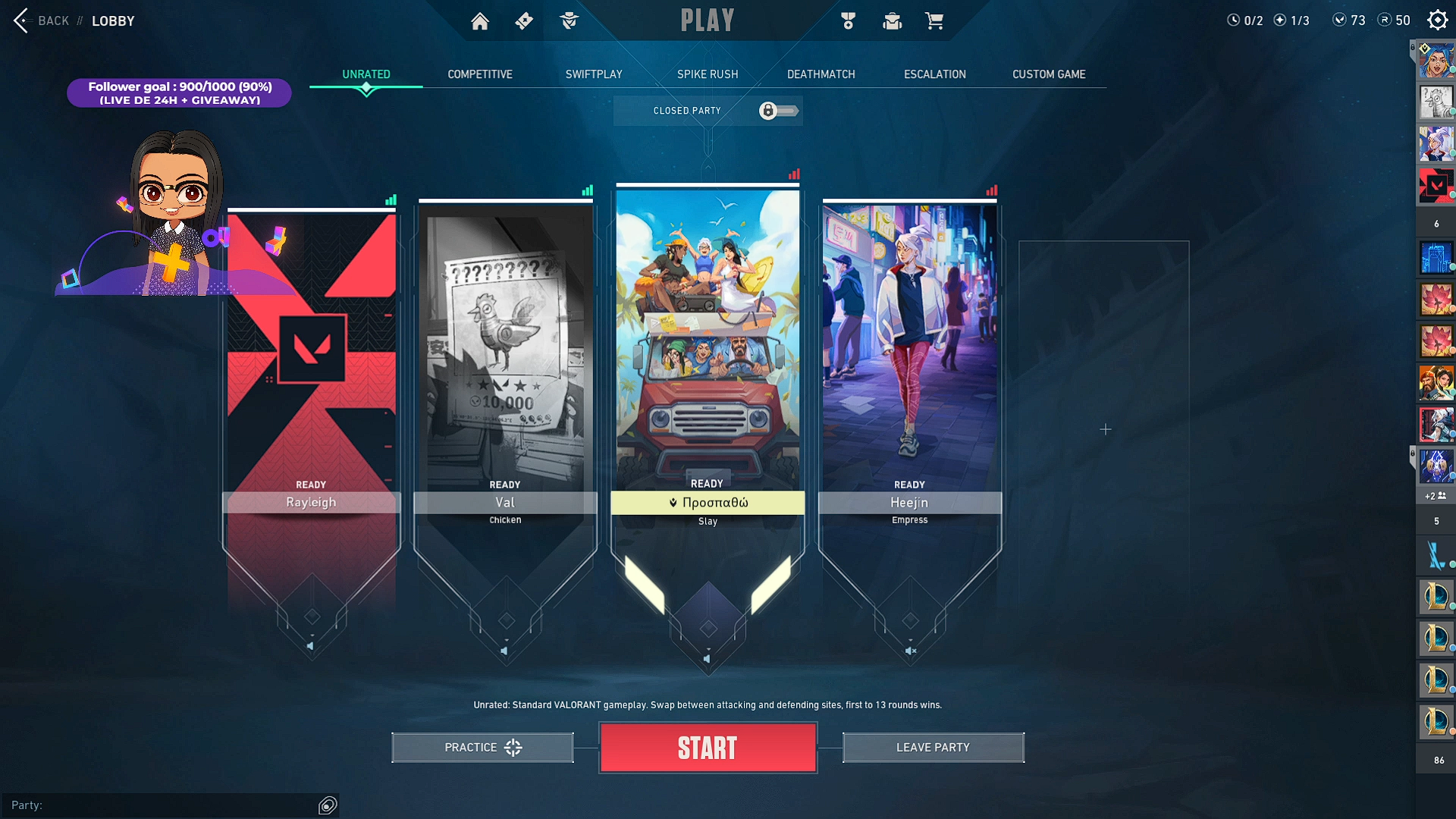Screen dimensions: 1456x819
Task: Select Val's chicken player card
Action: (x=505, y=349)
